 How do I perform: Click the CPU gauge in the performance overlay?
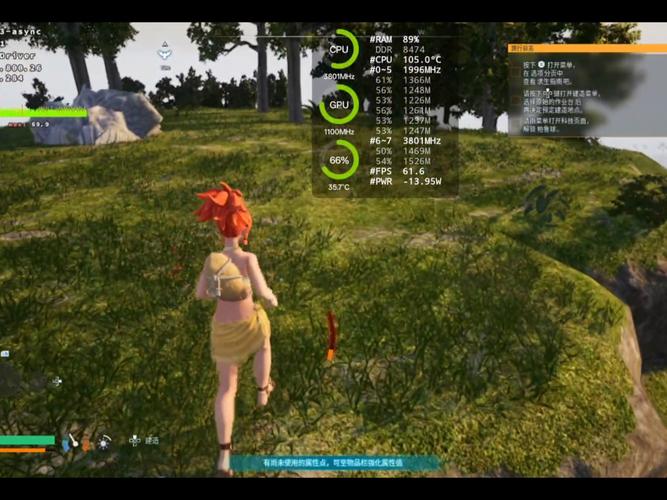pyautogui.click(x=339, y=49)
